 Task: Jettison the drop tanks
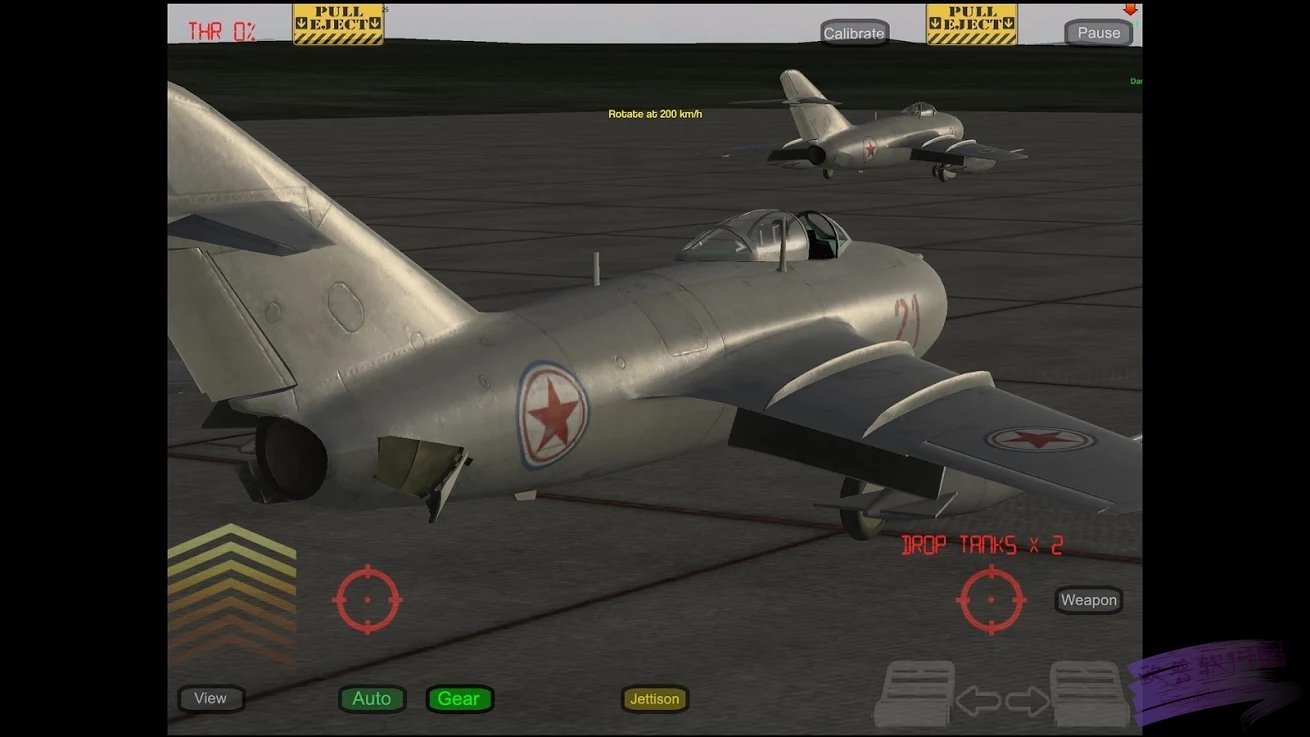pyautogui.click(x=655, y=699)
